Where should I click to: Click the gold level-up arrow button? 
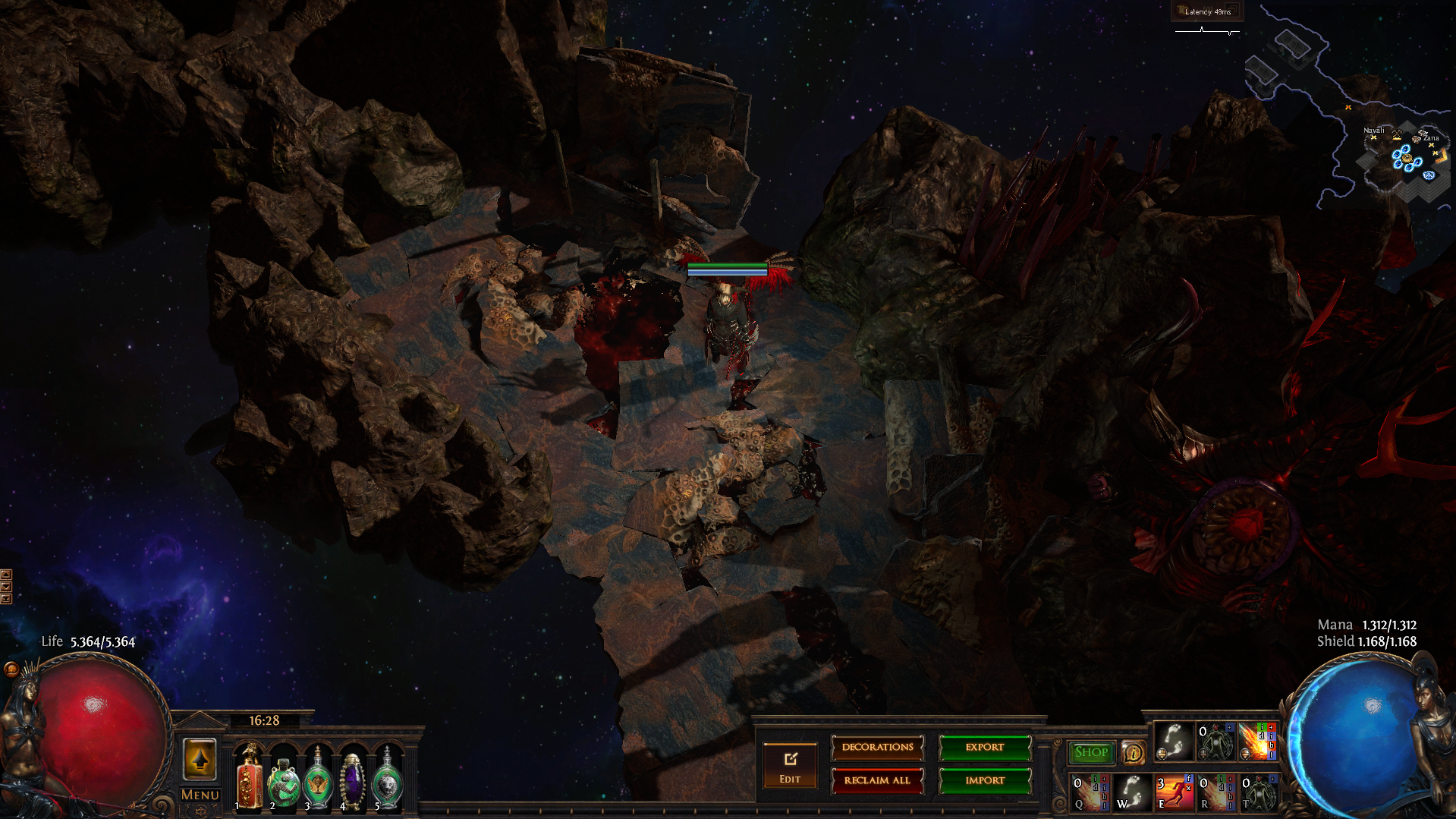[x=200, y=759]
